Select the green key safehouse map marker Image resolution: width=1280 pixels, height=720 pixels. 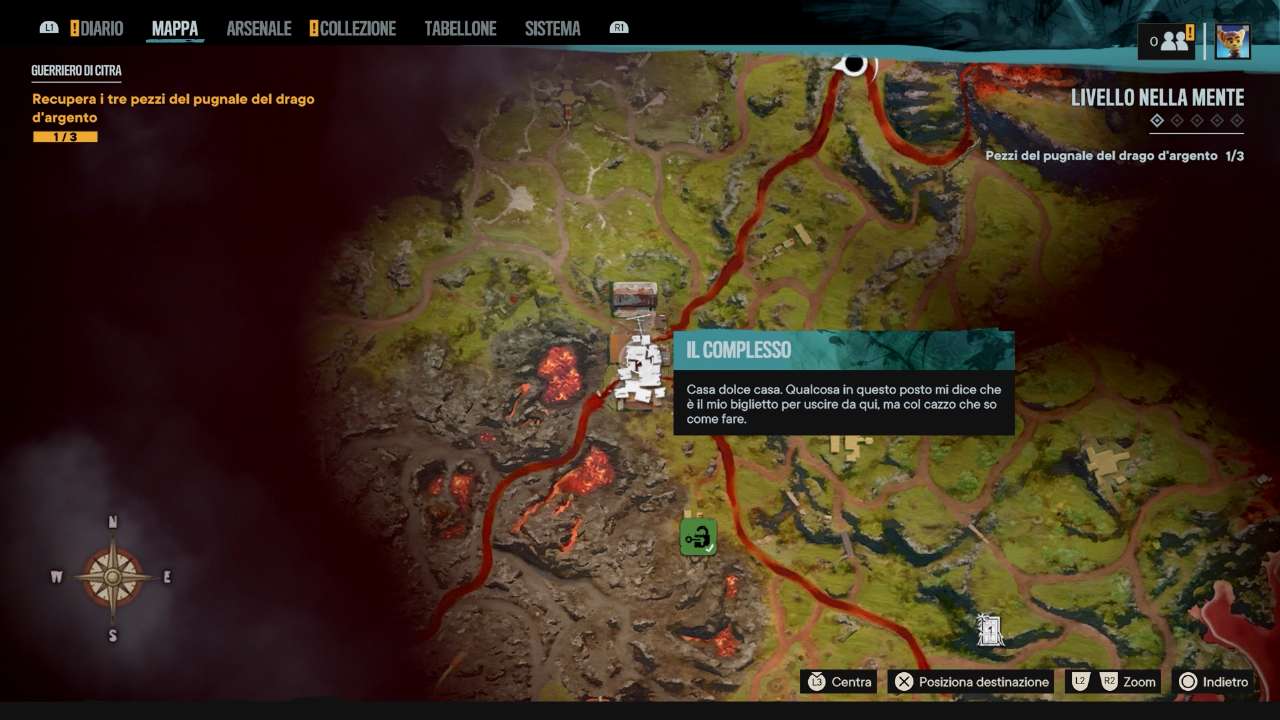pyautogui.click(x=698, y=537)
